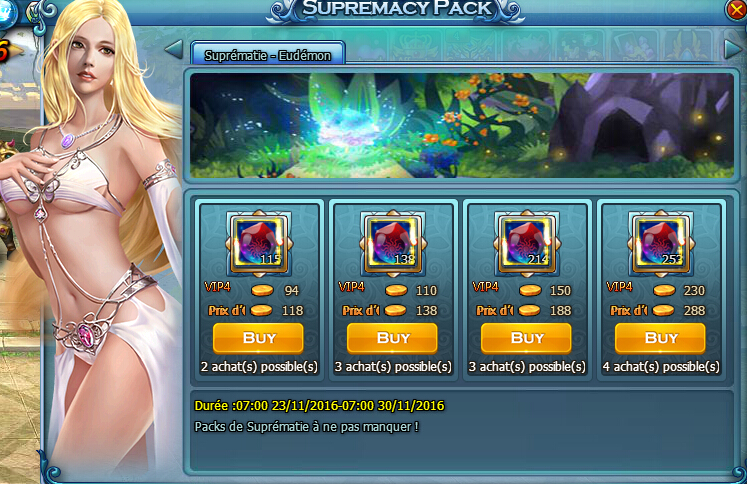Close the Supremacy Pack window

737,10
